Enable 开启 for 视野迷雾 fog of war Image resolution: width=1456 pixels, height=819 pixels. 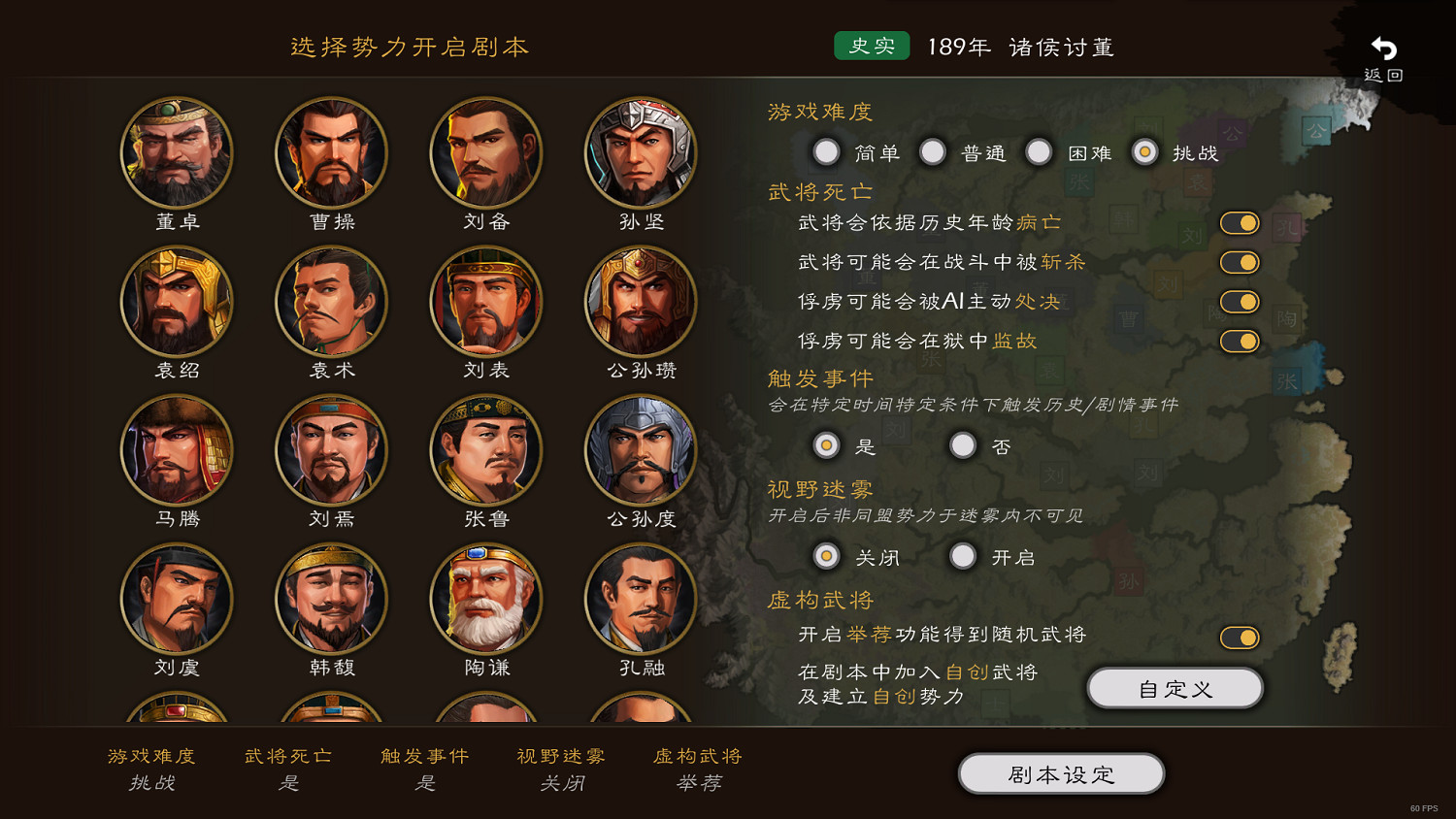coord(963,556)
